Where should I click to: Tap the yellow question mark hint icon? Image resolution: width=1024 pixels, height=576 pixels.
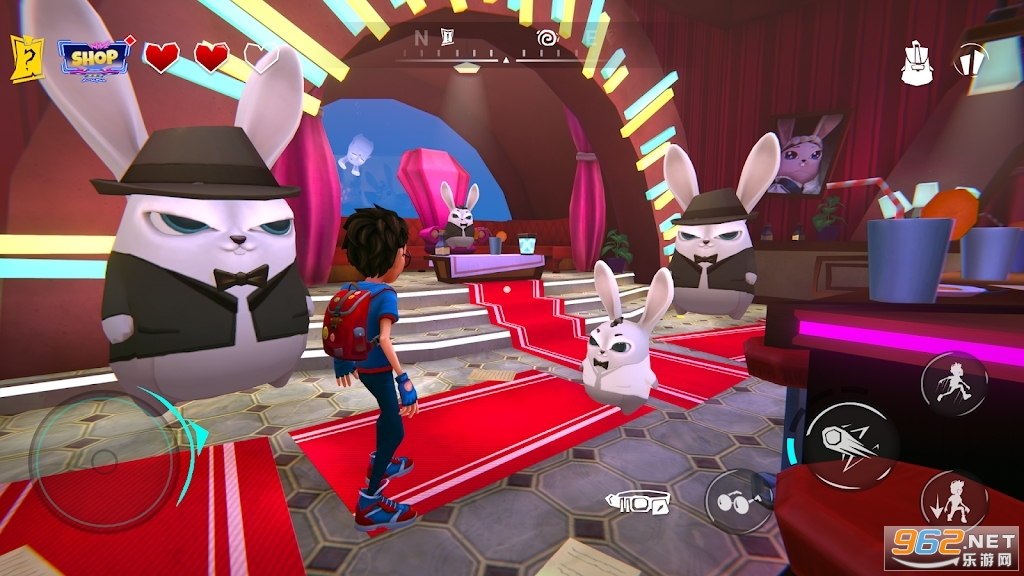[x=27, y=58]
